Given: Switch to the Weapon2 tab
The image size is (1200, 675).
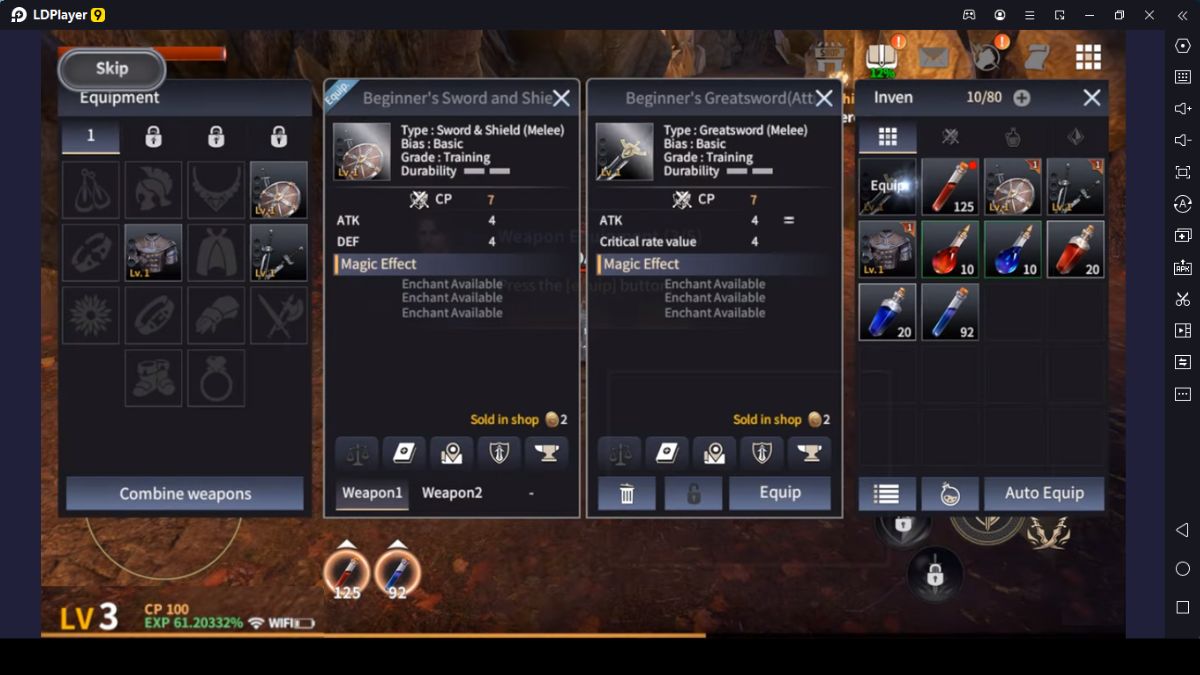Looking at the screenshot, I should tap(452, 493).
